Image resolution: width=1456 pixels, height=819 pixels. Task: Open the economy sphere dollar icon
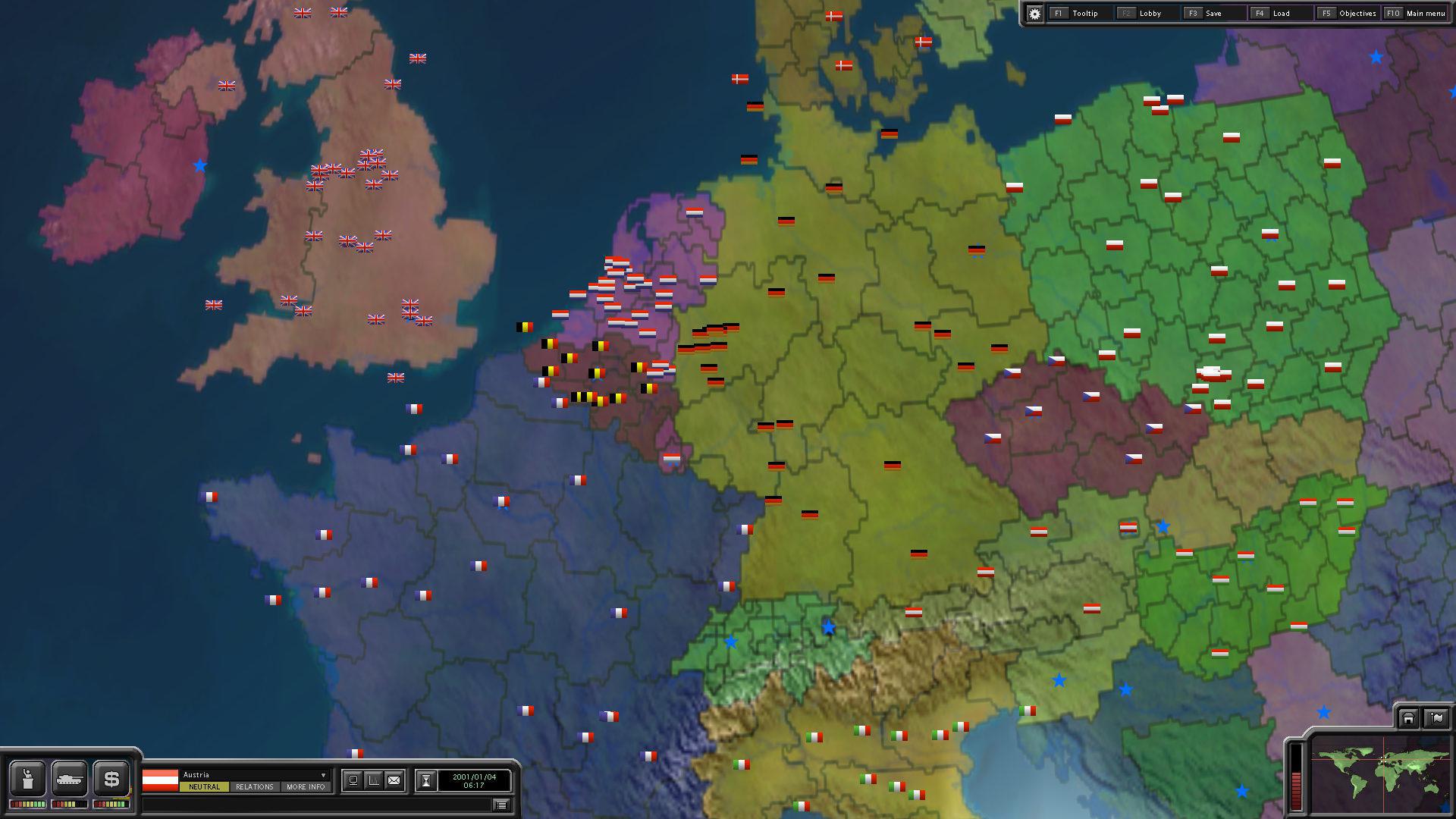(111, 779)
